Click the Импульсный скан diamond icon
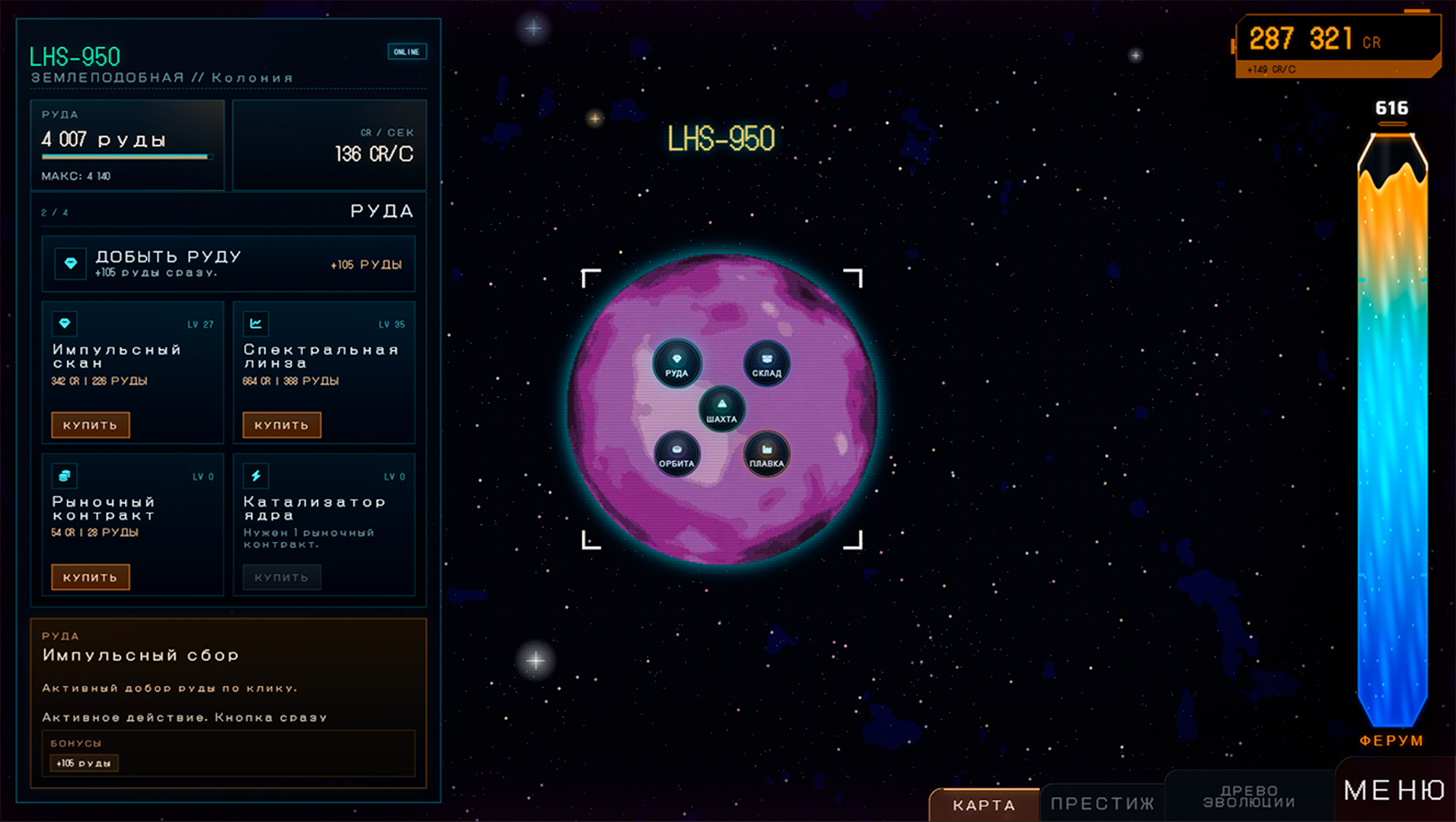 tap(65, 323)
